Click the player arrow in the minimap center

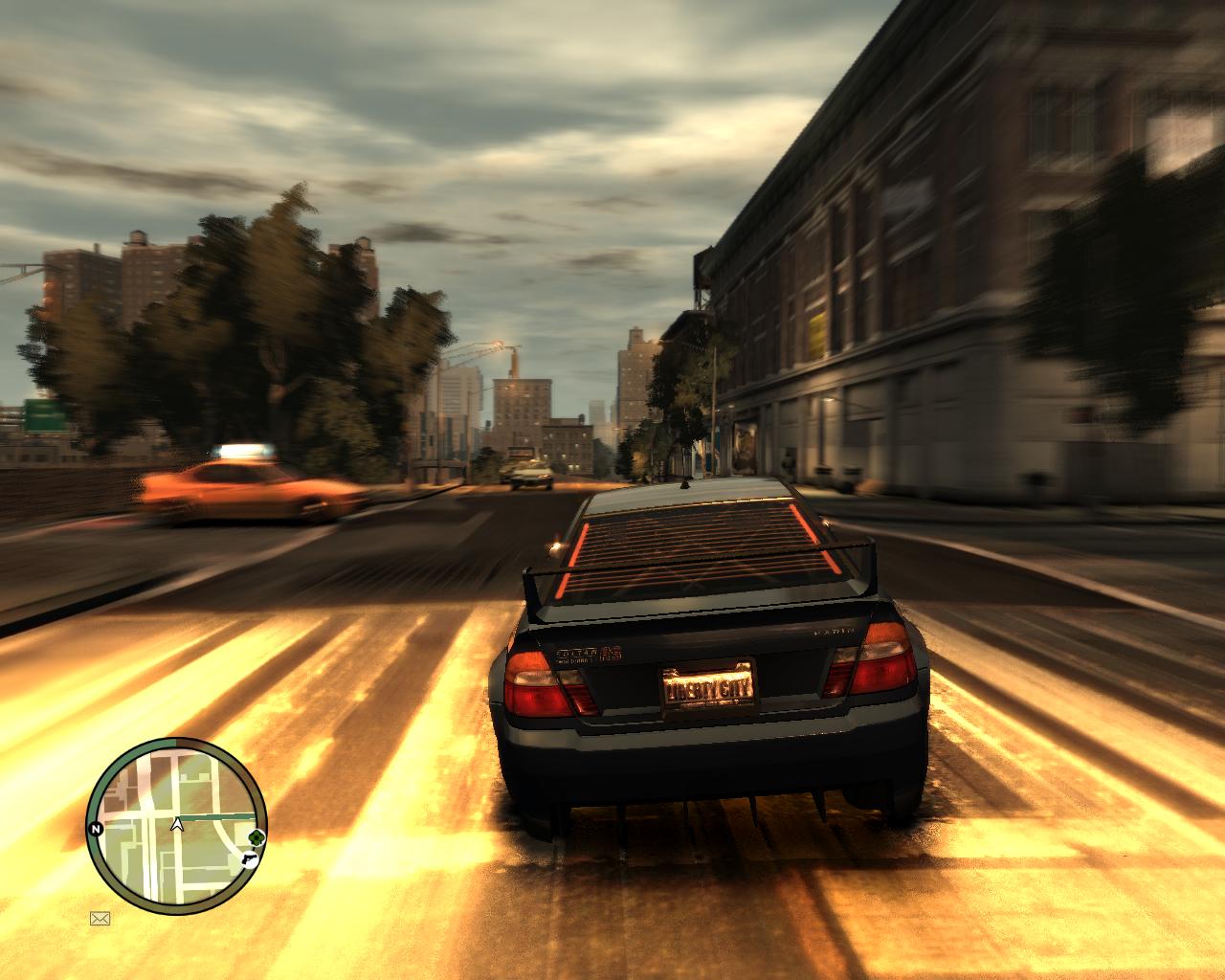click(x=176, y=824)
